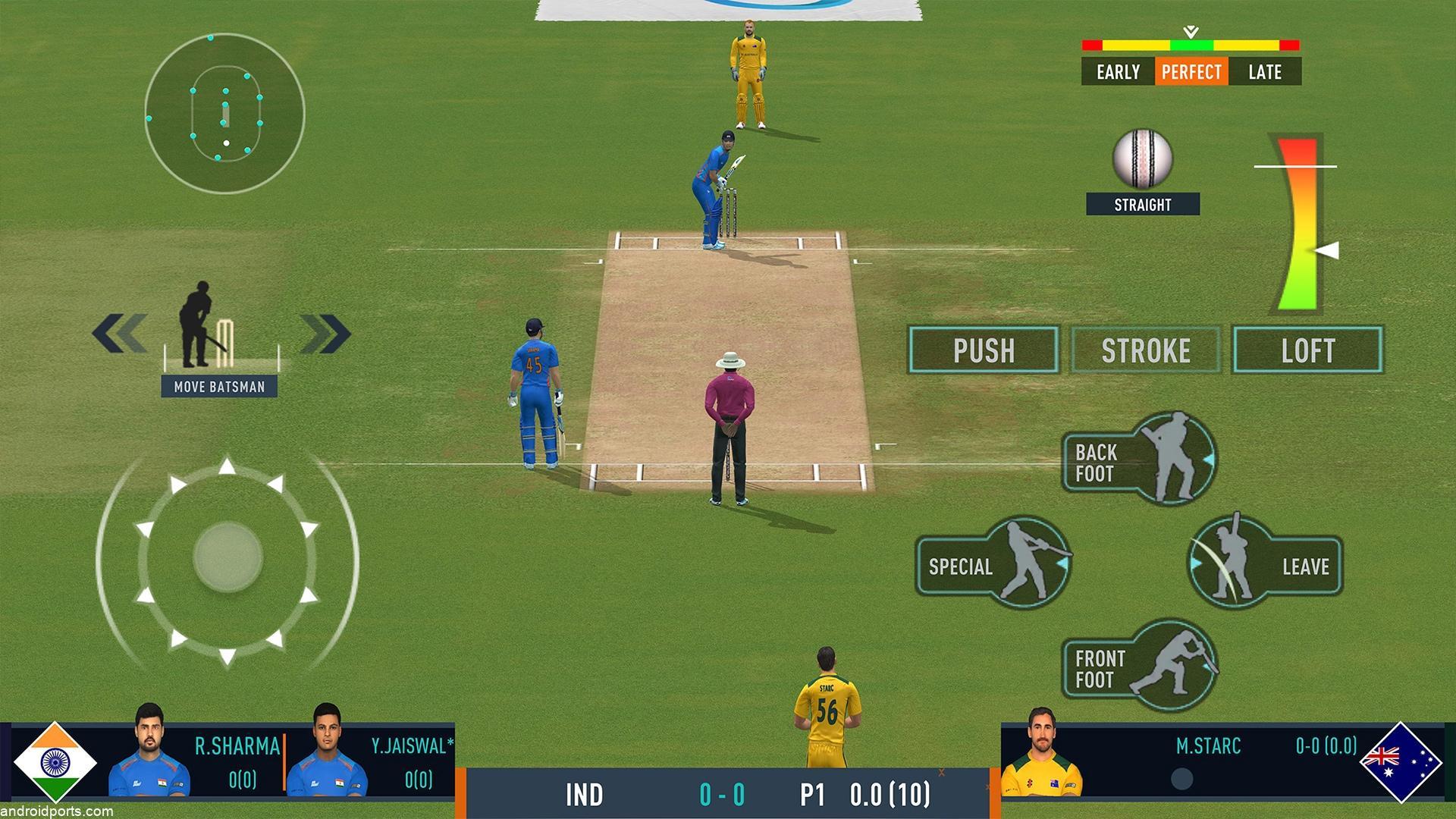The height and width of the screenshot is (819, 1456).
Task: Select the Perfect timing label
Action: [1191, 72]
